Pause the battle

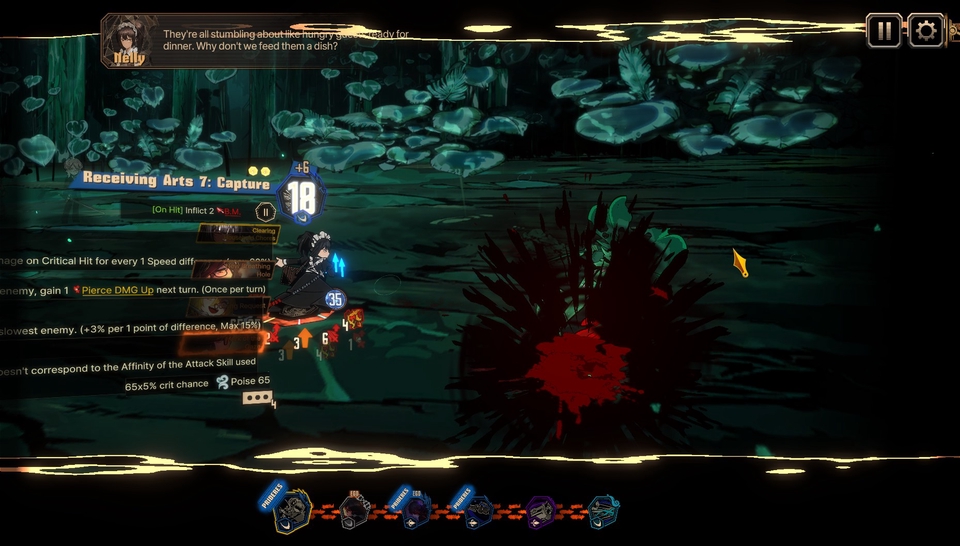click(884, 31)
